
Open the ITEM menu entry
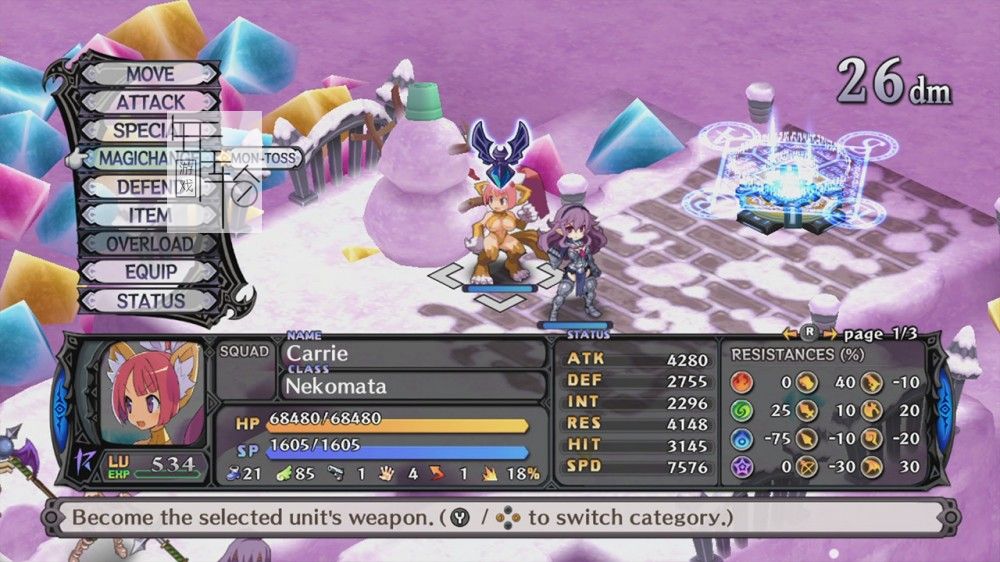(150, 215)
